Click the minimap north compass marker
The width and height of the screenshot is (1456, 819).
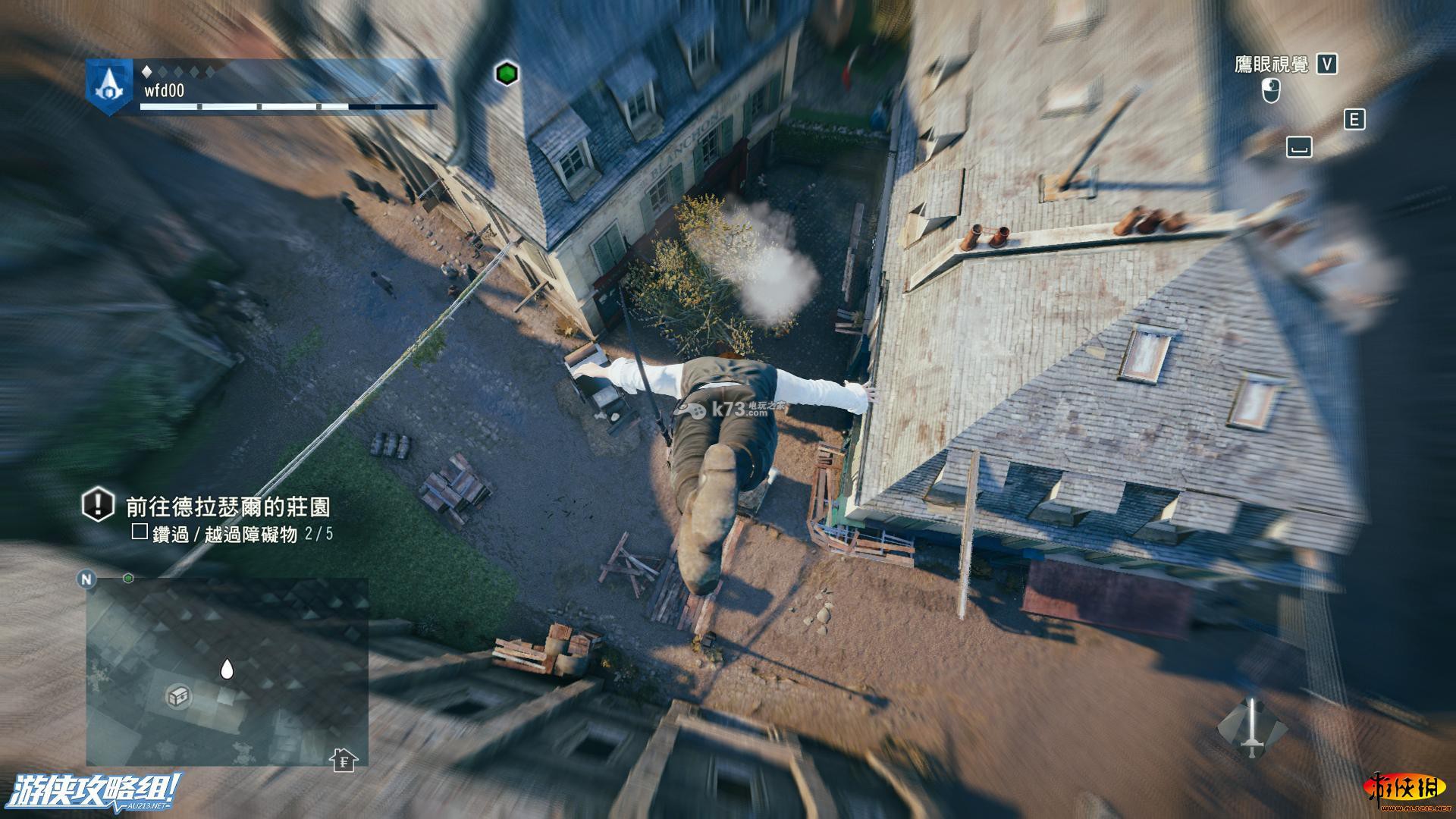coord(86,579)
